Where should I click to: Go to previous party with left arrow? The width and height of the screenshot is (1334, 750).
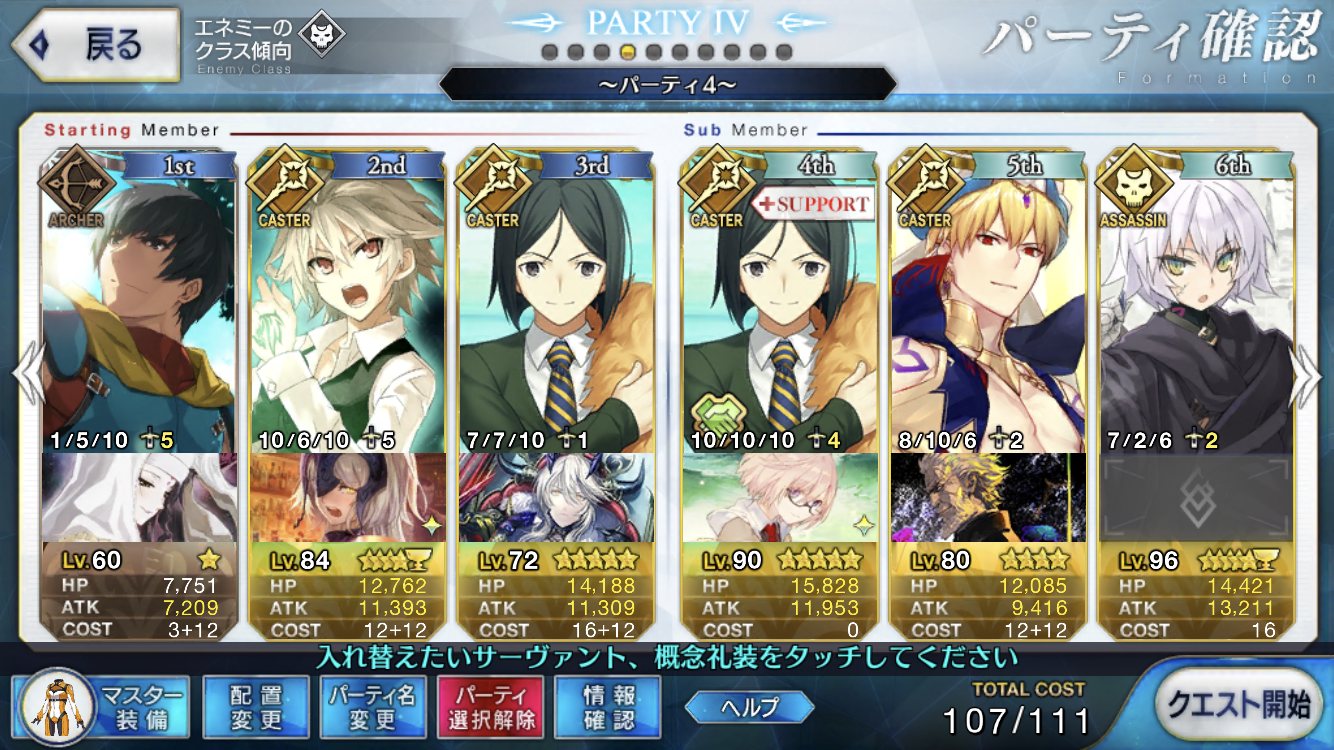click(x=26, y=375)
